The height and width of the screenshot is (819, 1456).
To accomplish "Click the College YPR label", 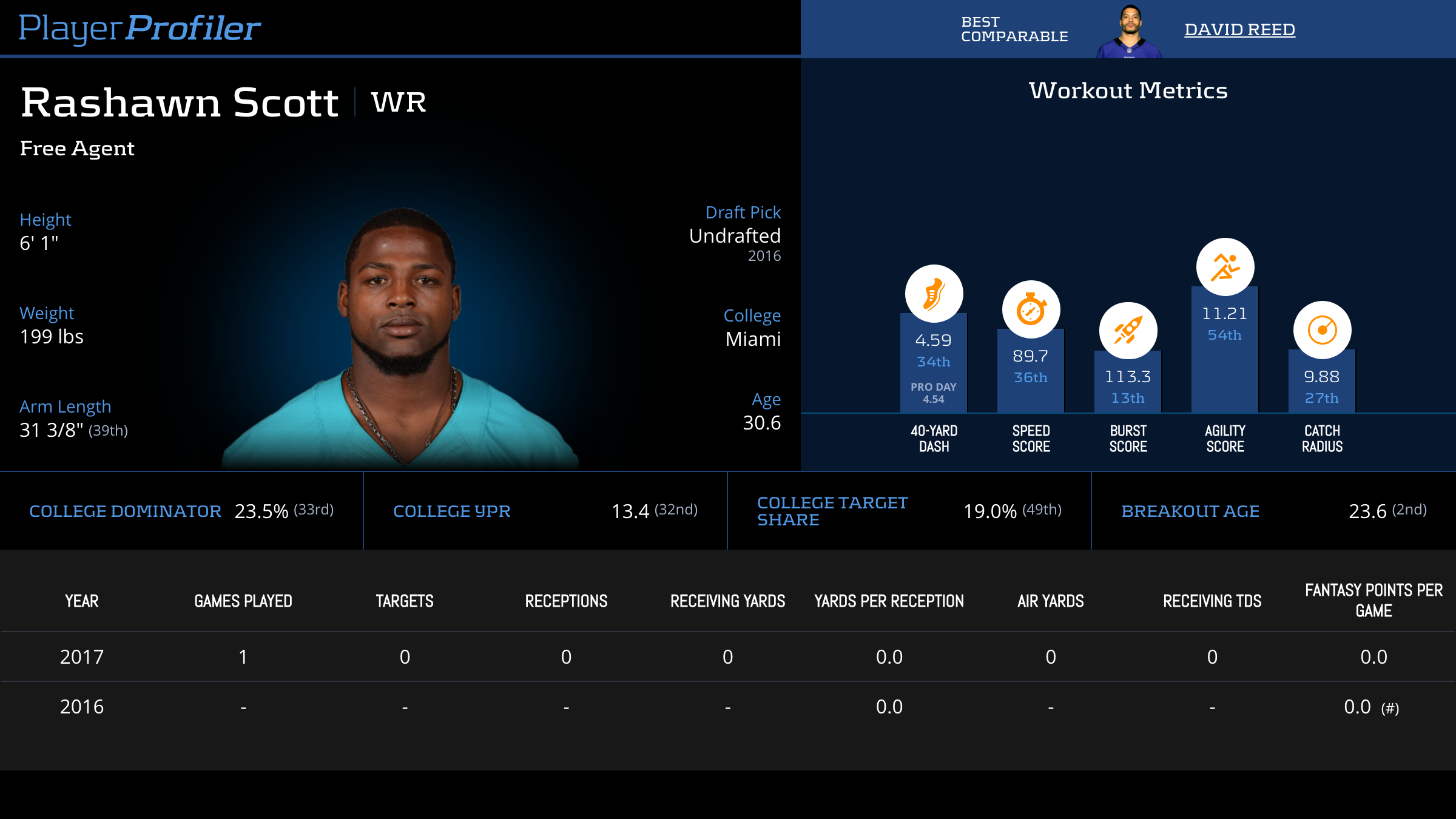I will 452,511.
